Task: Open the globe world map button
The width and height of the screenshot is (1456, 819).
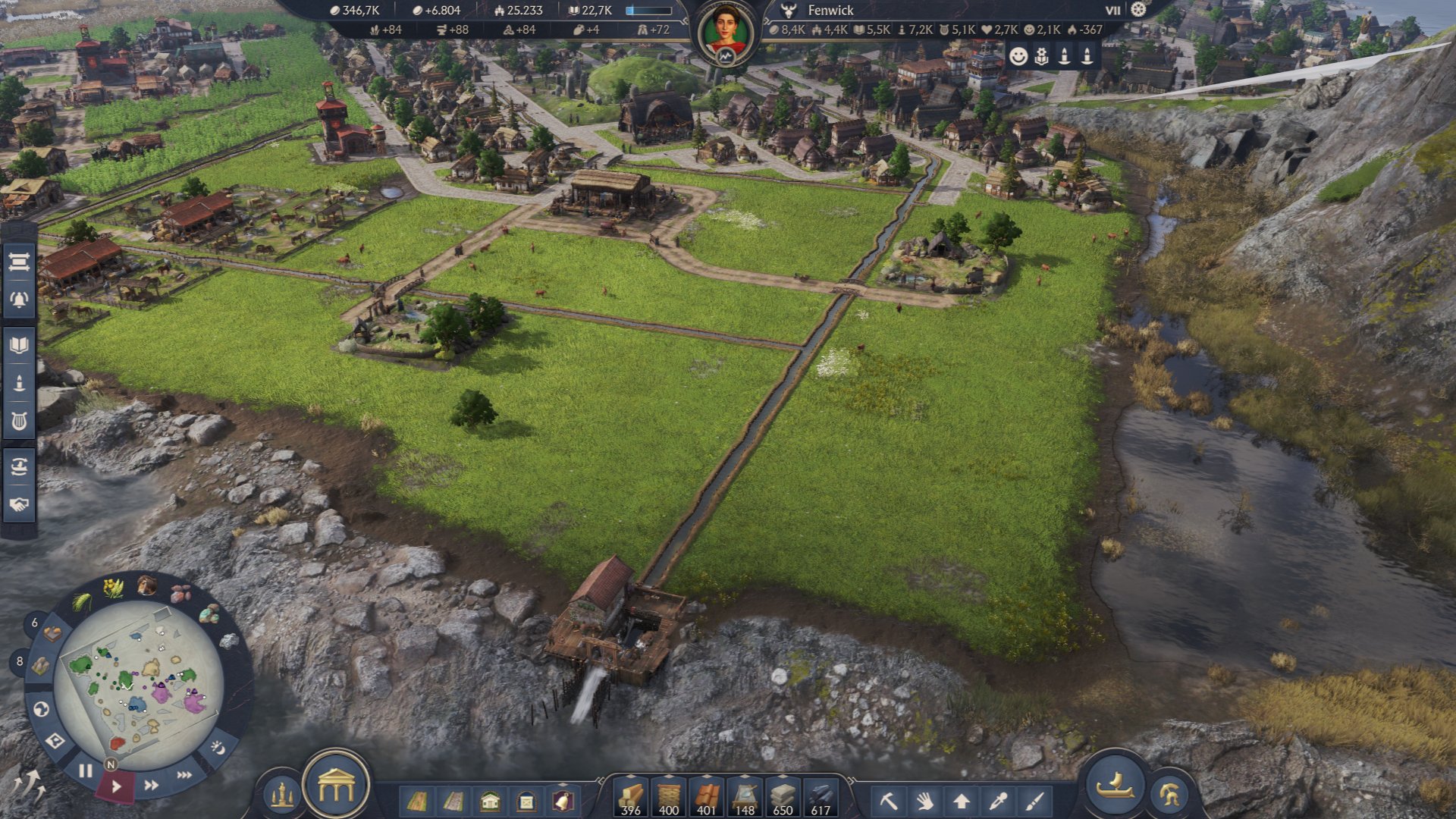Action: pyautogui.click(x=42, y=709)
